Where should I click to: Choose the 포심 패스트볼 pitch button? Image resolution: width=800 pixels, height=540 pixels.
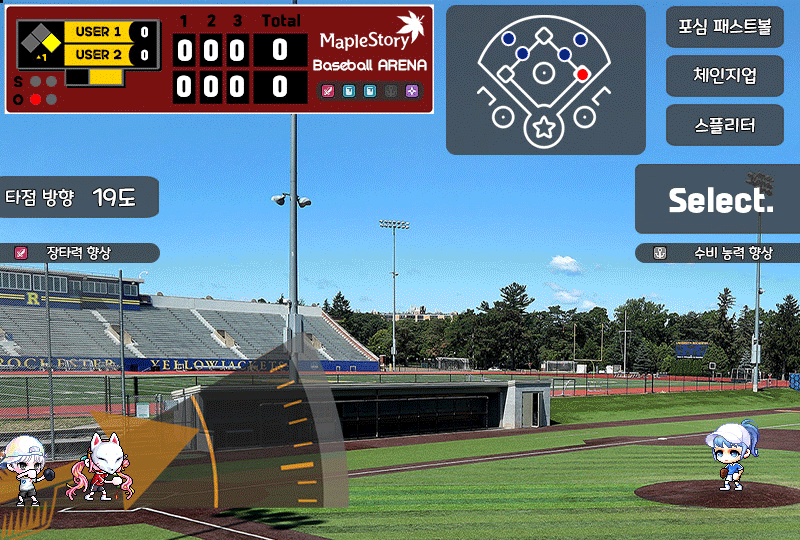[x=725, y=27]
